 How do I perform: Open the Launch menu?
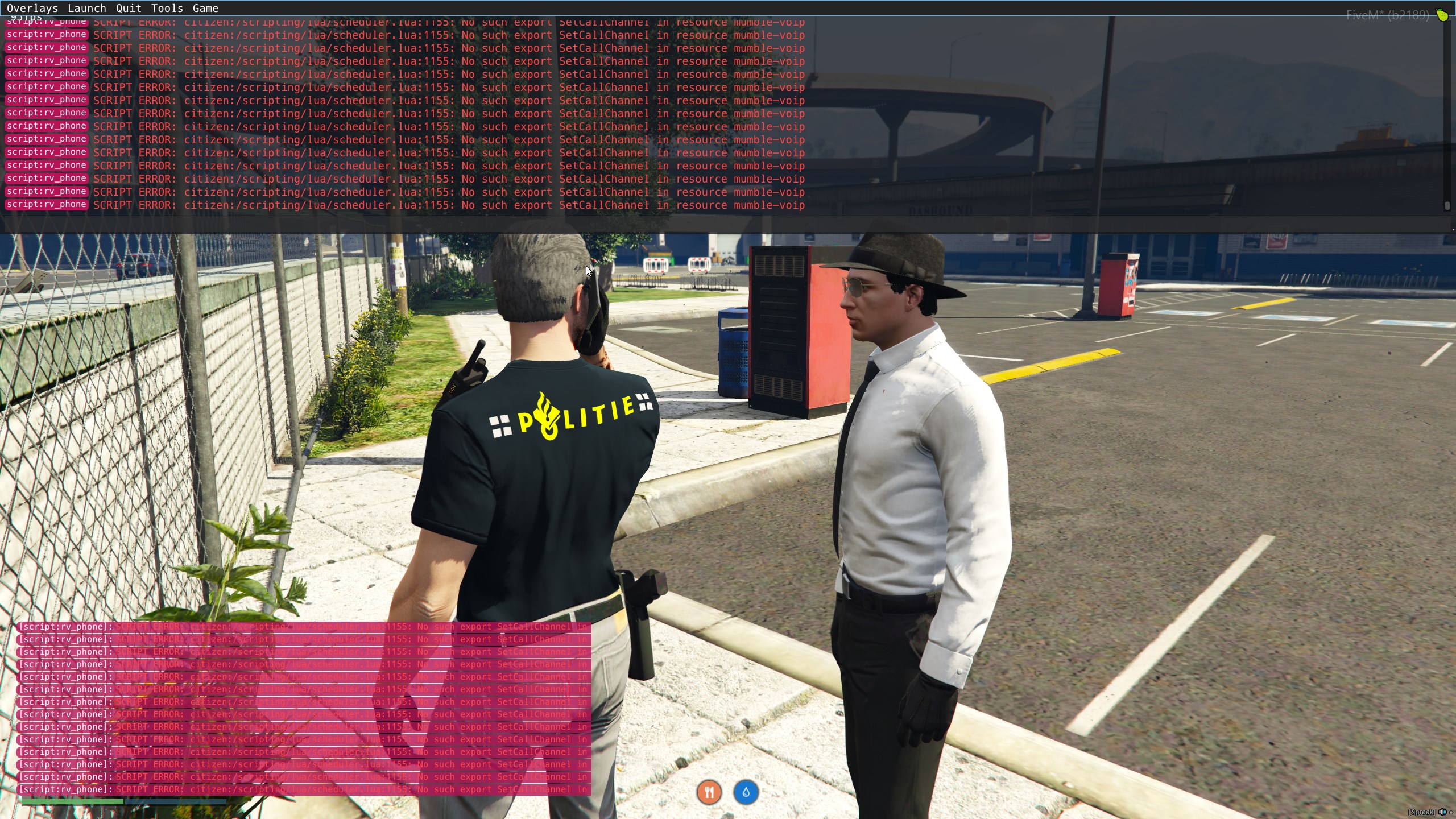(86, 9)
